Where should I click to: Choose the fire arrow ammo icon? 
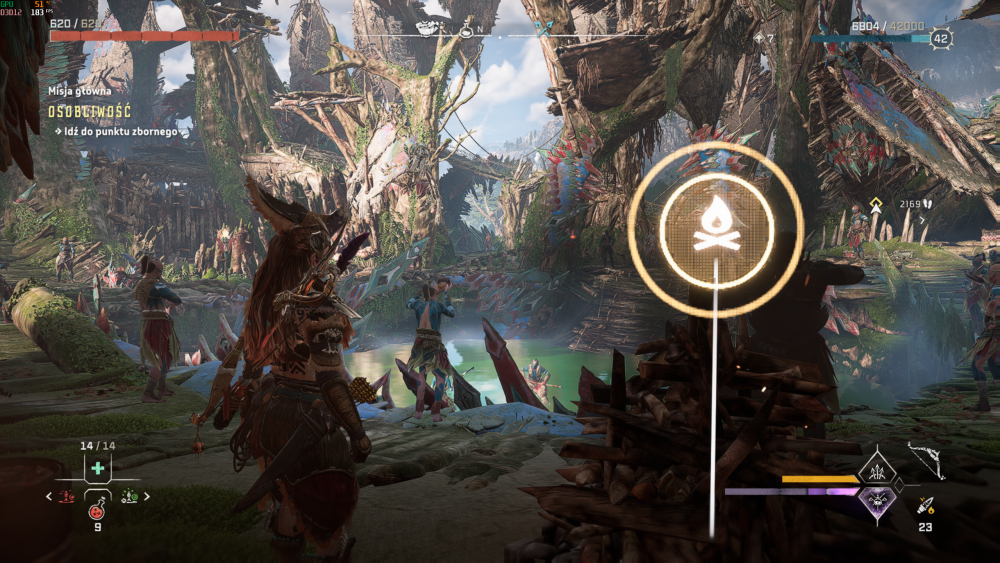(x=925, y=506)
